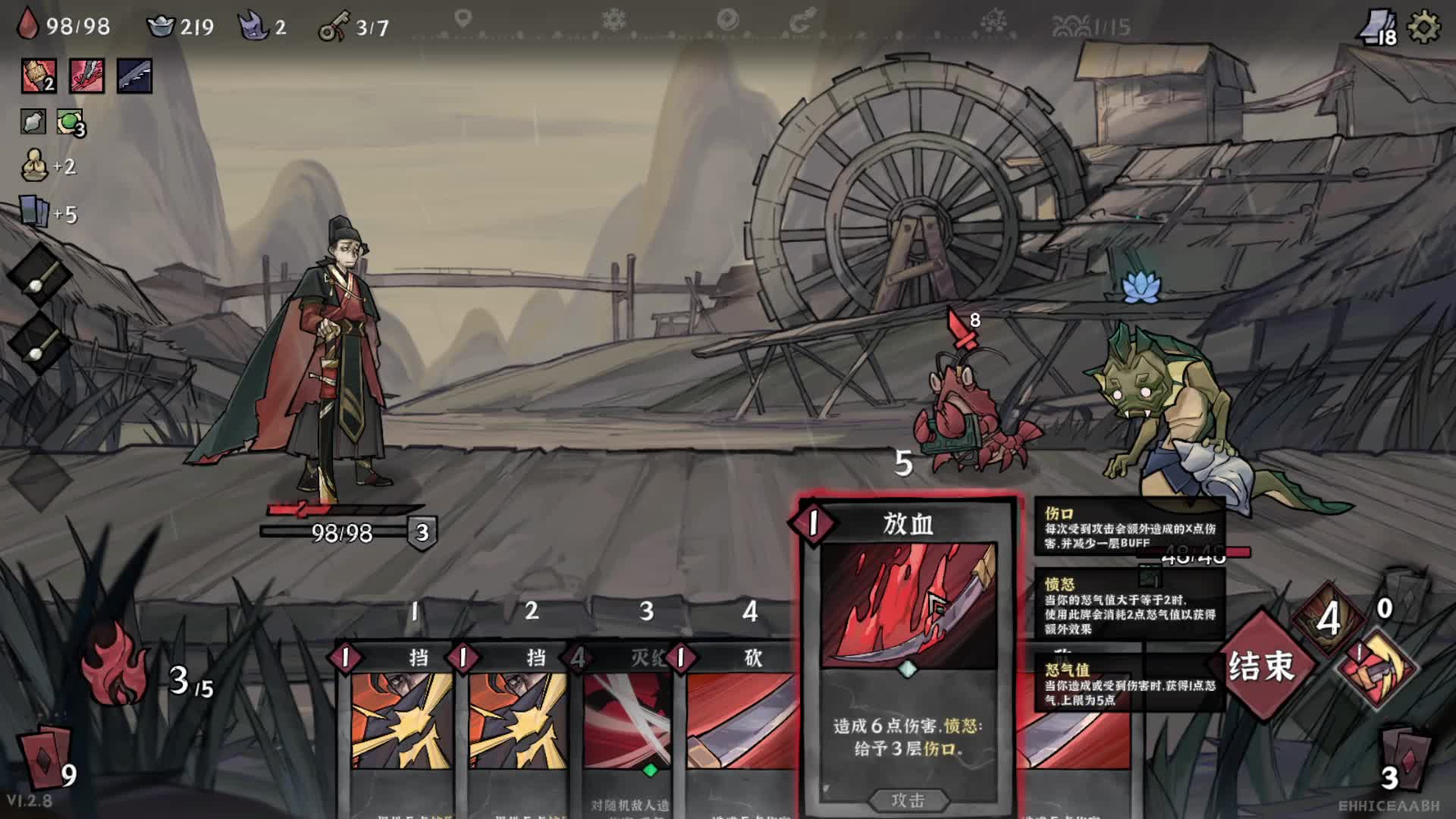
Task: Open the settings gear menu
Action: click(1423, 28)
